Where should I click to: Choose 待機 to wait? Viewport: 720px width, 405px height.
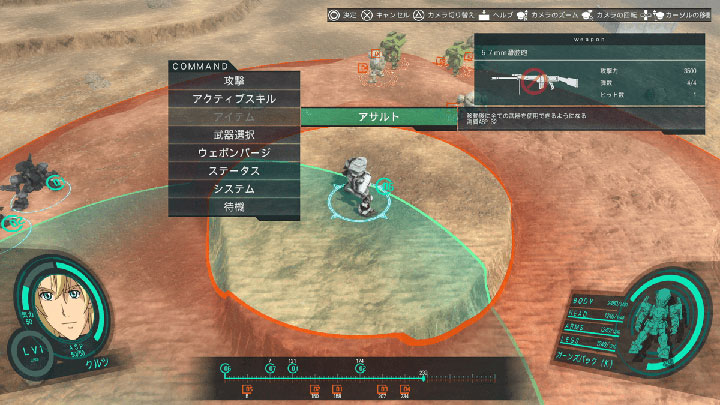(x=234, y=207)
